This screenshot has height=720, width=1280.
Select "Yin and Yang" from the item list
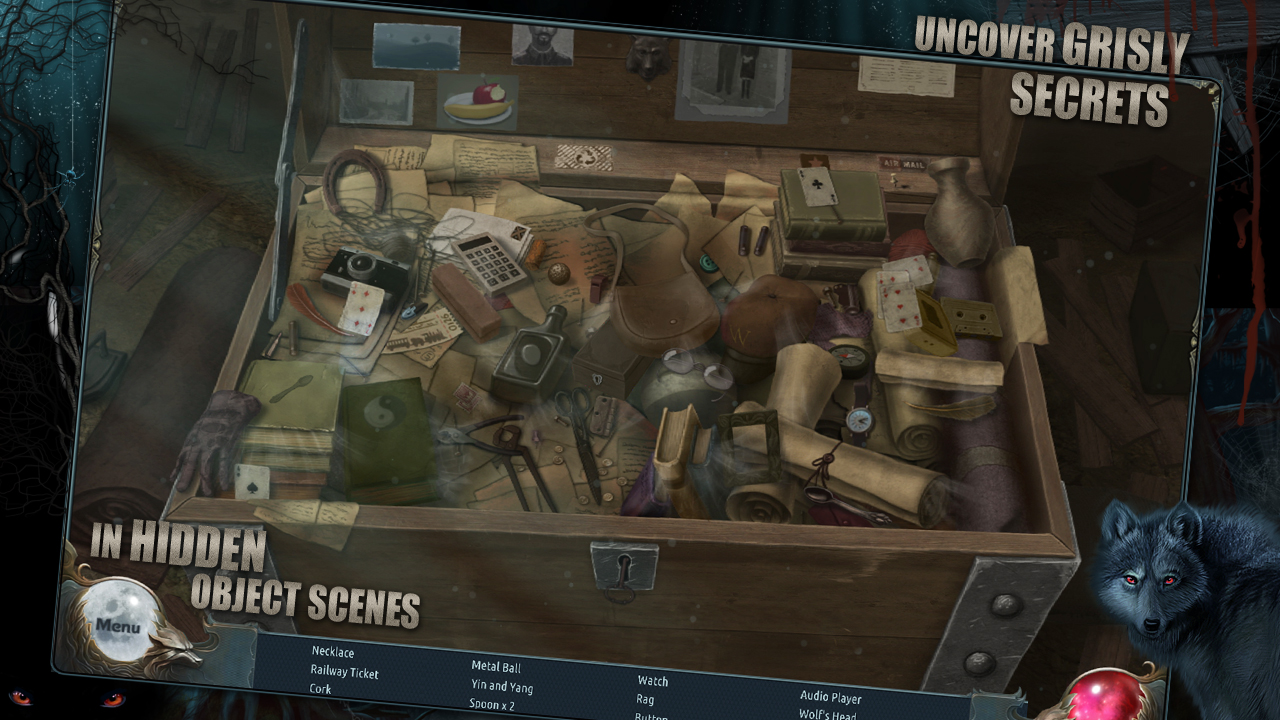pyautogui.click(x=502, y=688)
